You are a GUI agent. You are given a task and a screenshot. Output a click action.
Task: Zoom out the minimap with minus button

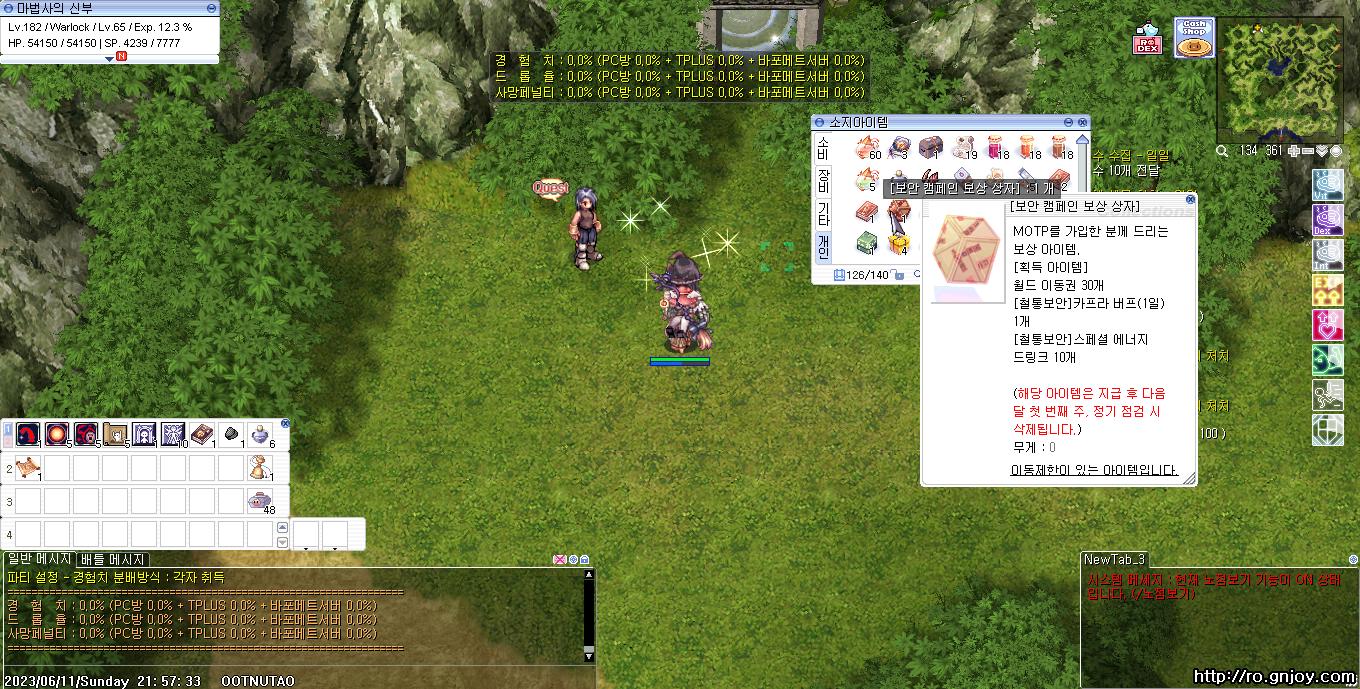pos(1308,151)
